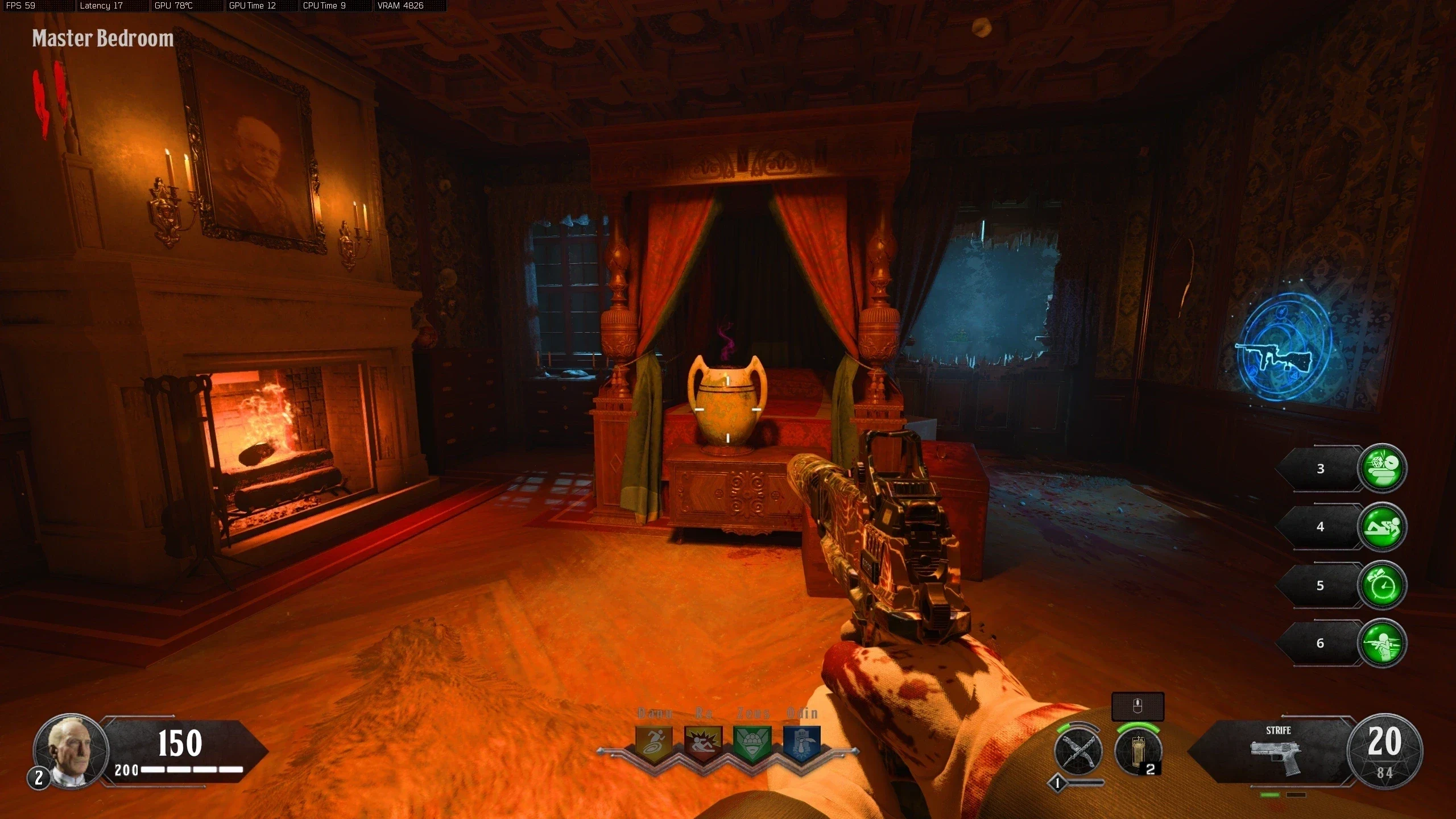
Task: Click the Strife pistol weapon icon
Action: (x=1278, y=756)
